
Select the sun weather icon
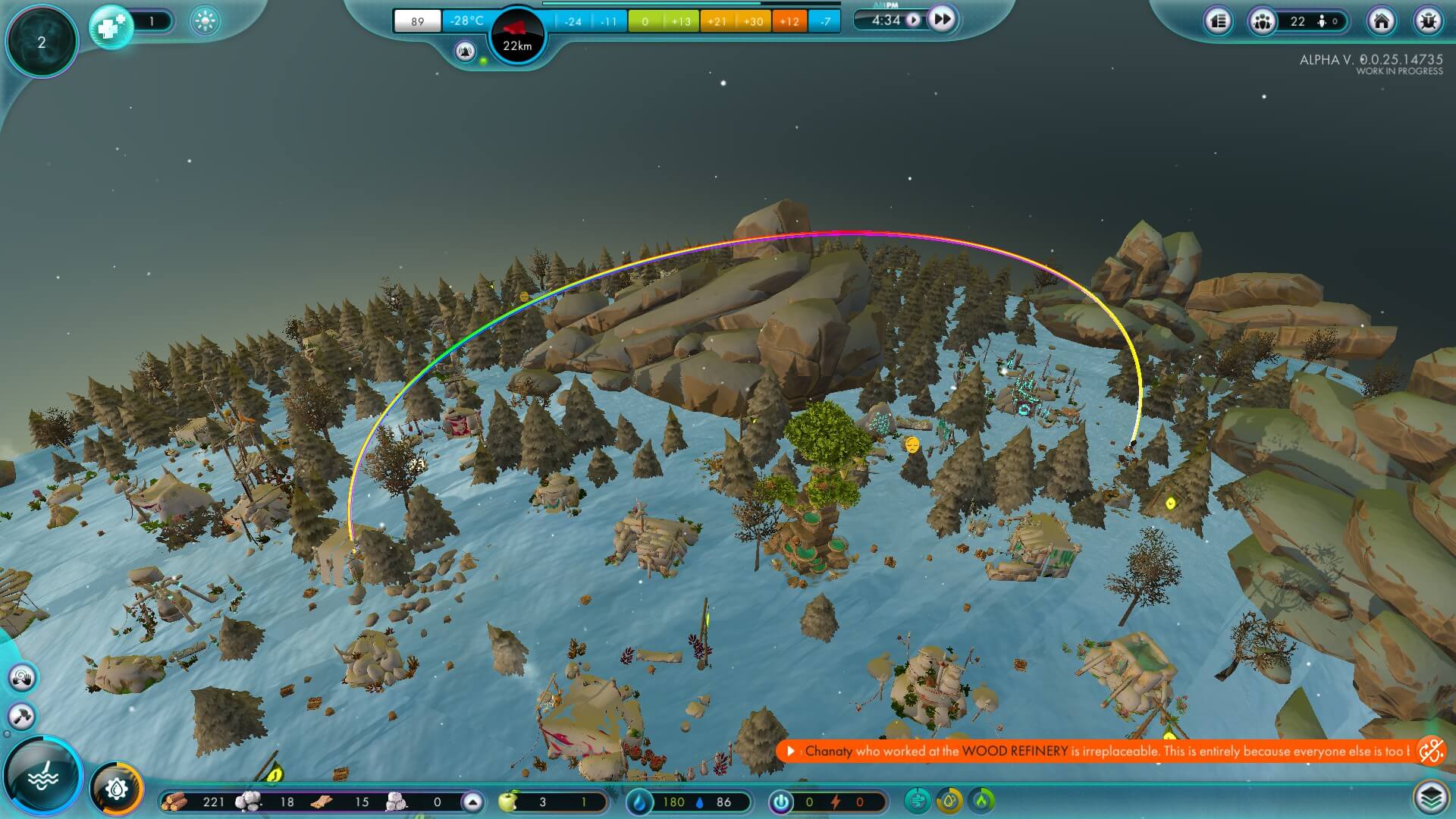(205, 21)
